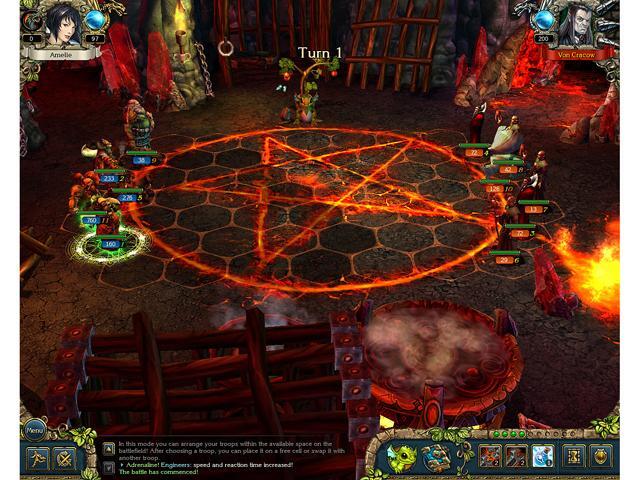Click the battle log down arrow button

click(x=108, y=466)
